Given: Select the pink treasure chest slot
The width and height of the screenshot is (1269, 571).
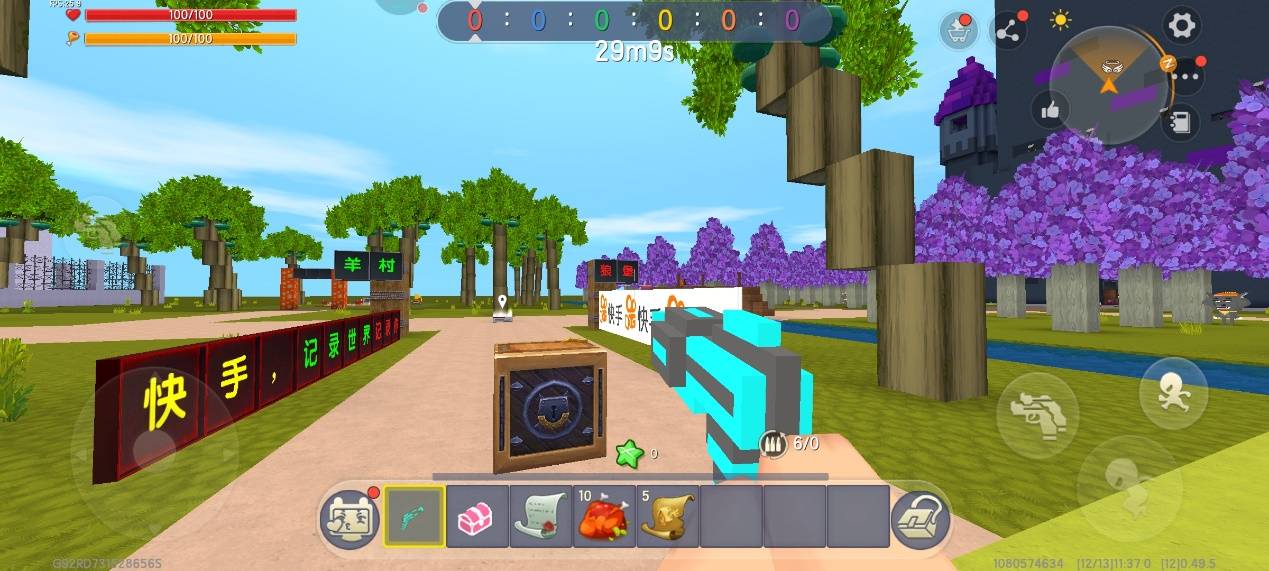Looking at the screenshot, I should (477, 517).
